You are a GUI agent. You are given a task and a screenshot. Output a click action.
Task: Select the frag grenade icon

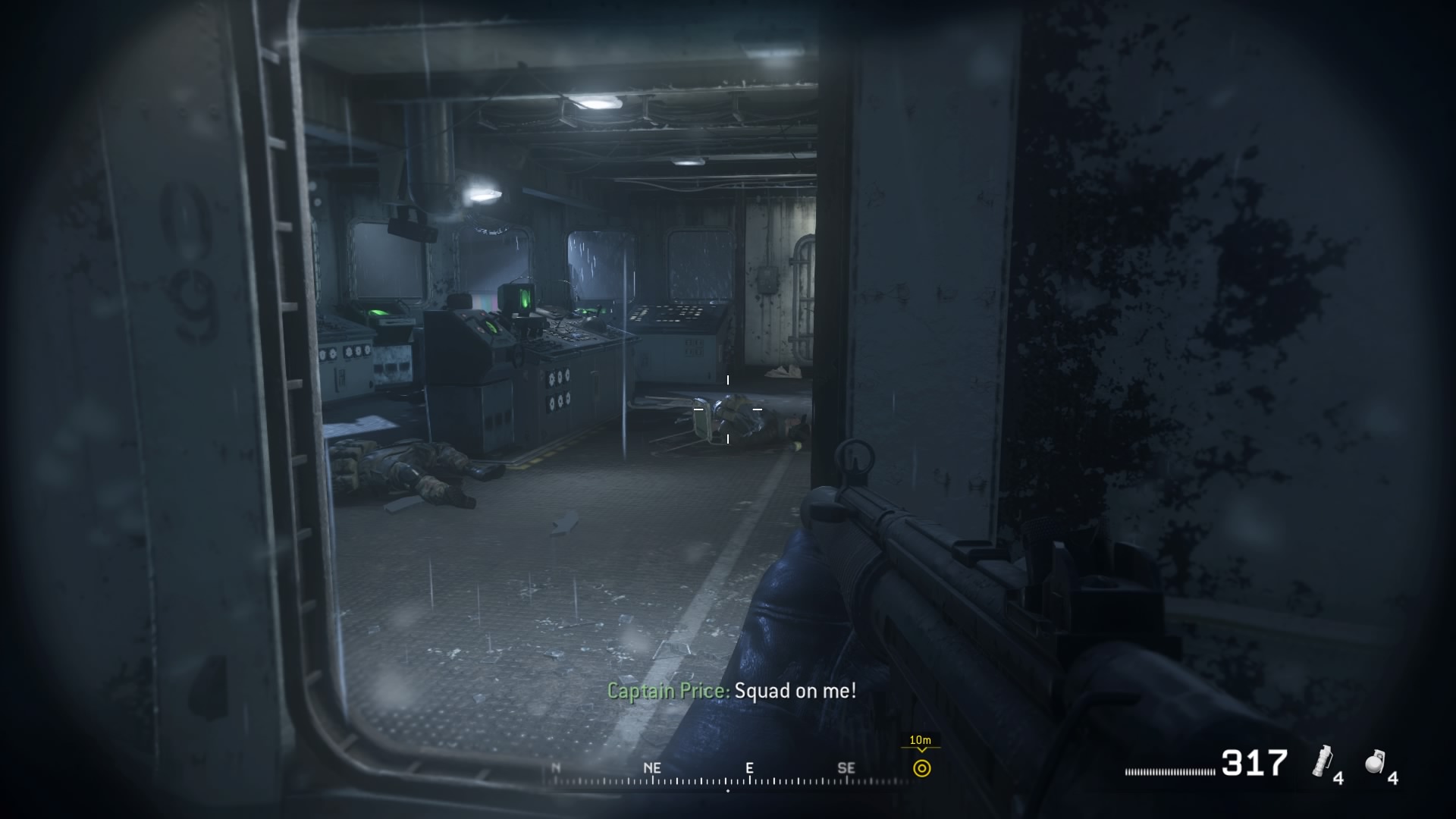[x=1376, y=761]
